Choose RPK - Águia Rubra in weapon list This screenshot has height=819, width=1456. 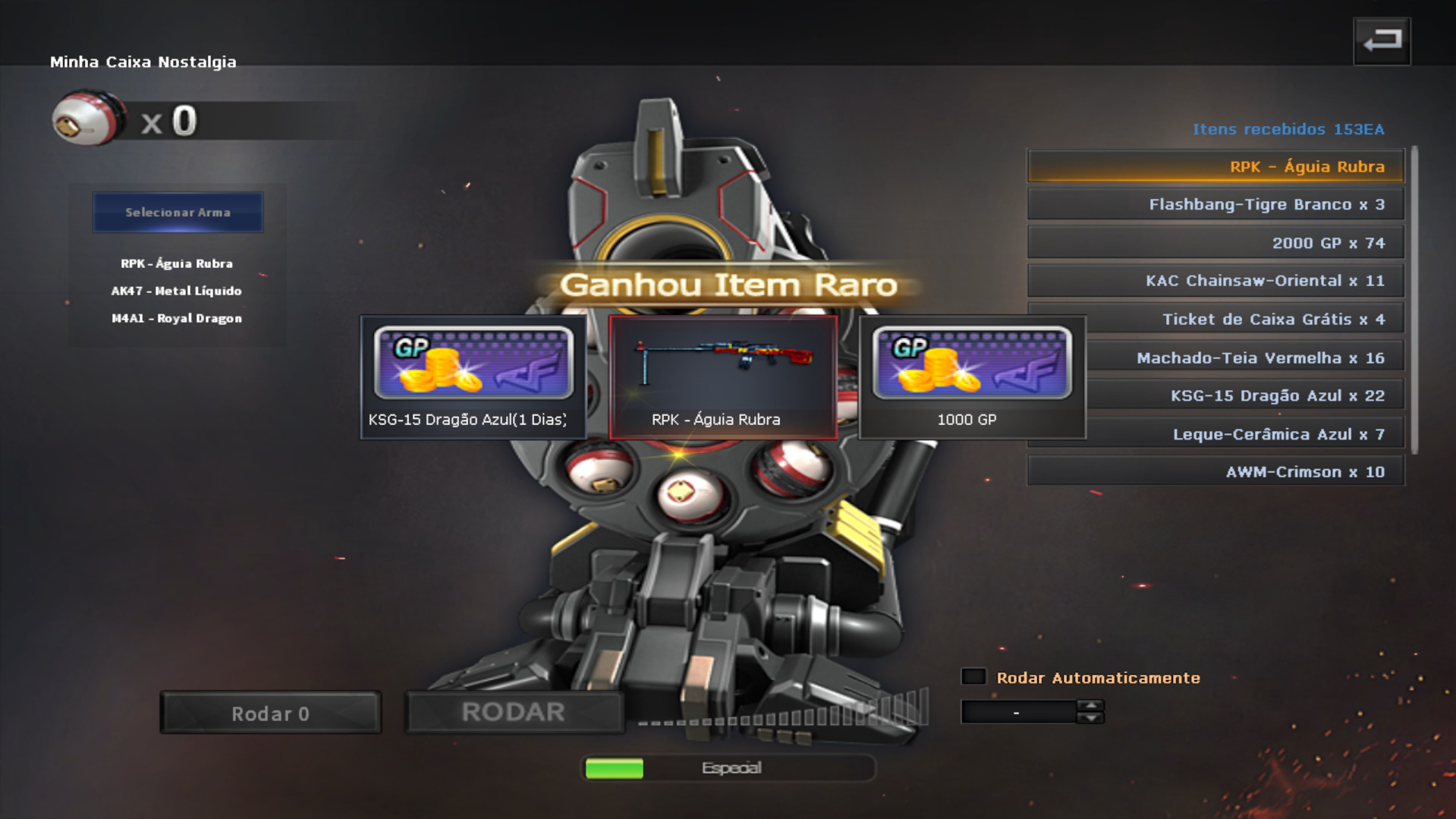pyautogui.click(x=177, y=264)
